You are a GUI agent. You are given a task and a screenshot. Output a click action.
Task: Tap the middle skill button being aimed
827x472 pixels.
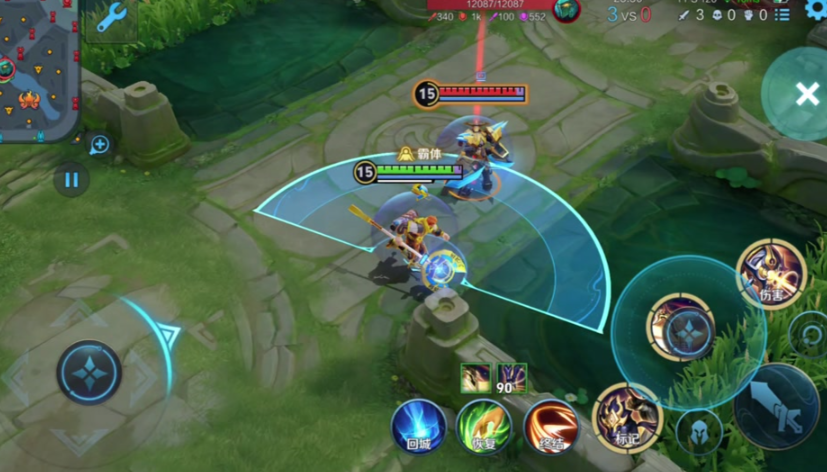tap(687, 331)
